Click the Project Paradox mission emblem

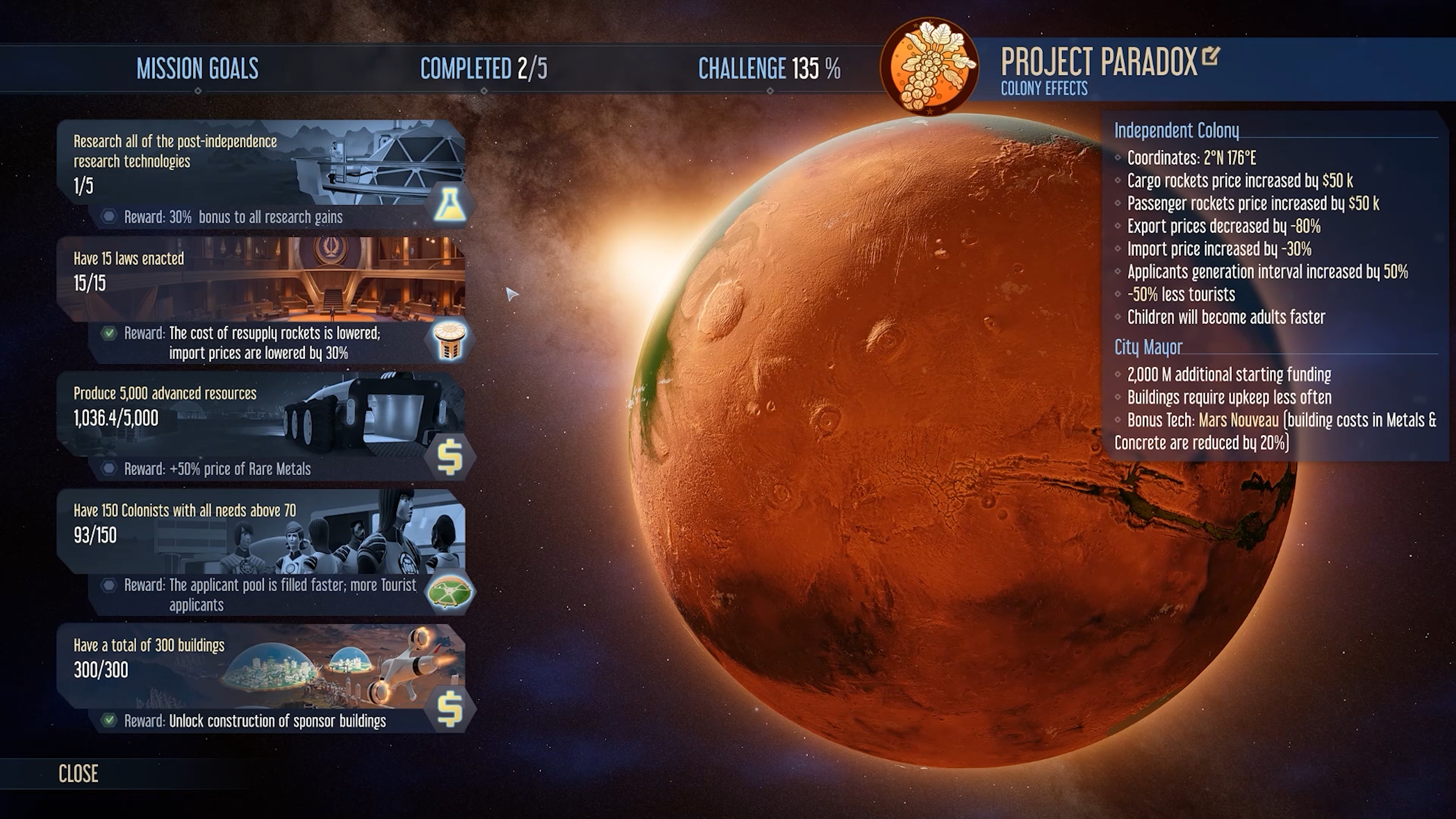click(929, 67)
